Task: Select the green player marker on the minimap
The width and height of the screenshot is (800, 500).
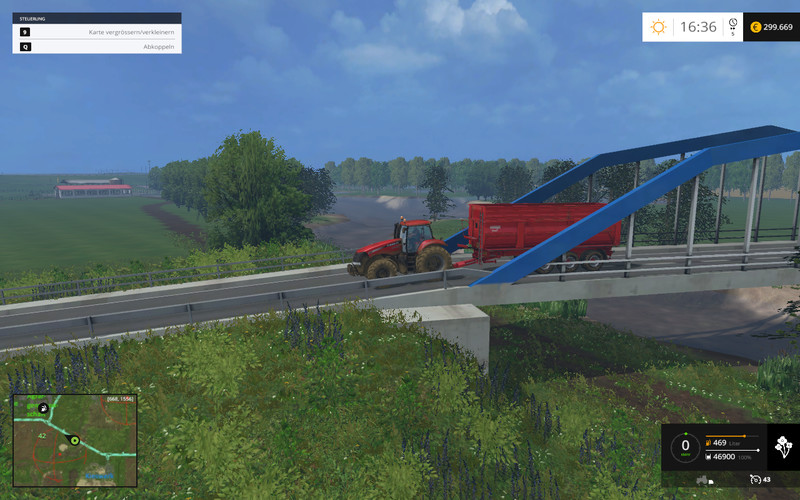Action: pos(73,438)
